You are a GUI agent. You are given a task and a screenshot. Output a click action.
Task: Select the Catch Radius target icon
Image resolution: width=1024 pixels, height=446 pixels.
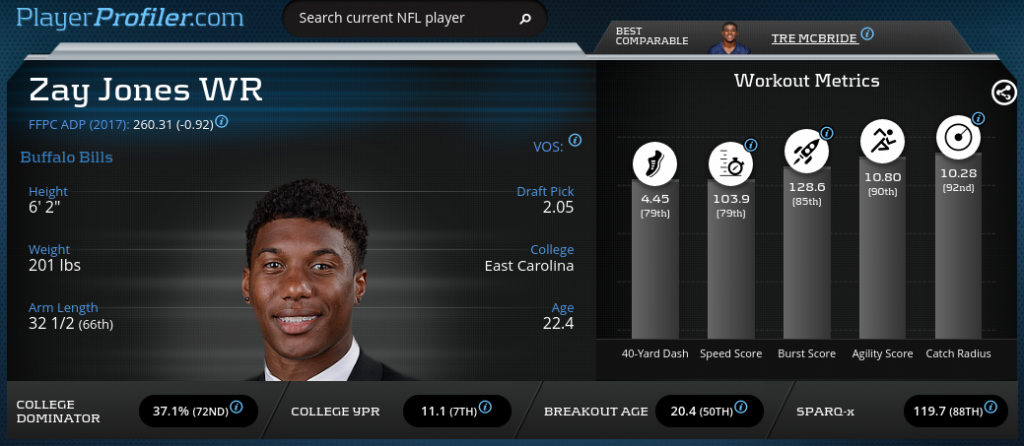(x=957, y=137)
